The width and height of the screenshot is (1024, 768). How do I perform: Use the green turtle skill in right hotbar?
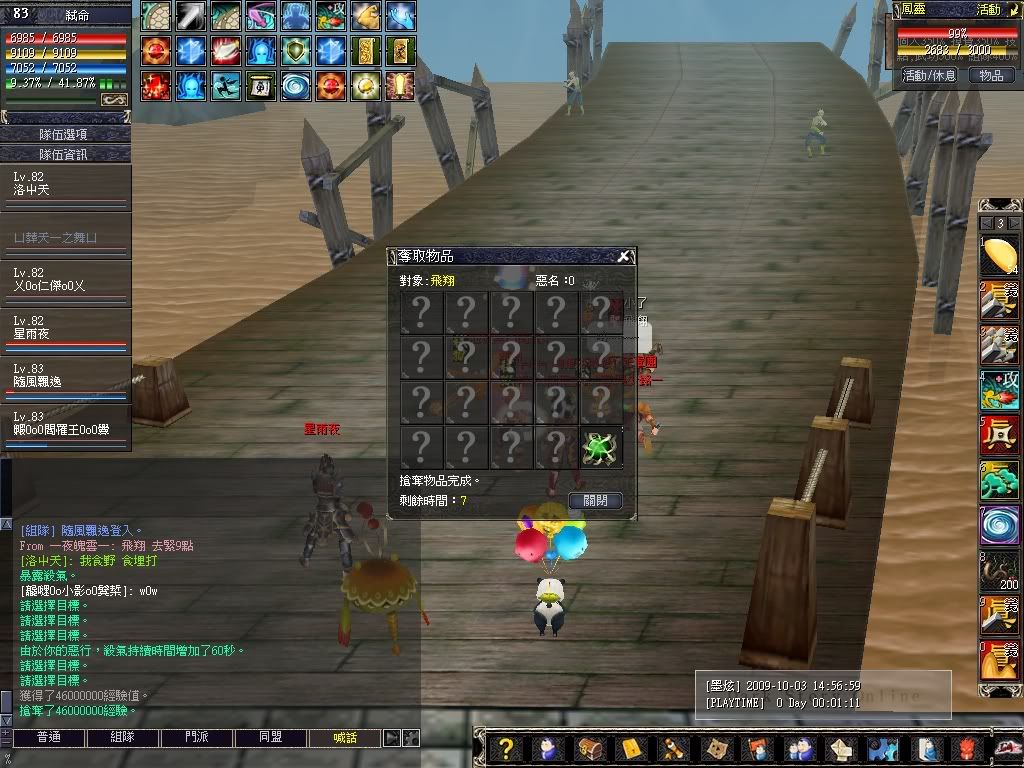click(x=999, y=482)
